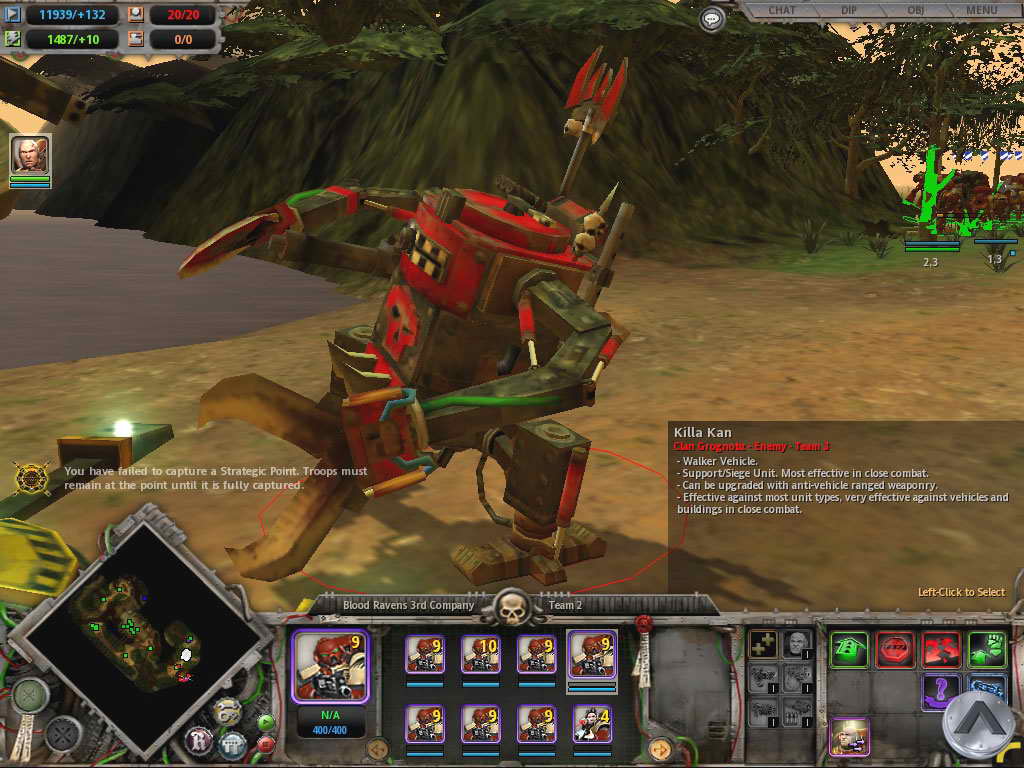The image size is (1024, 768).
Task: Show the OBJ objectives panel
Action: tap(917, 10)
